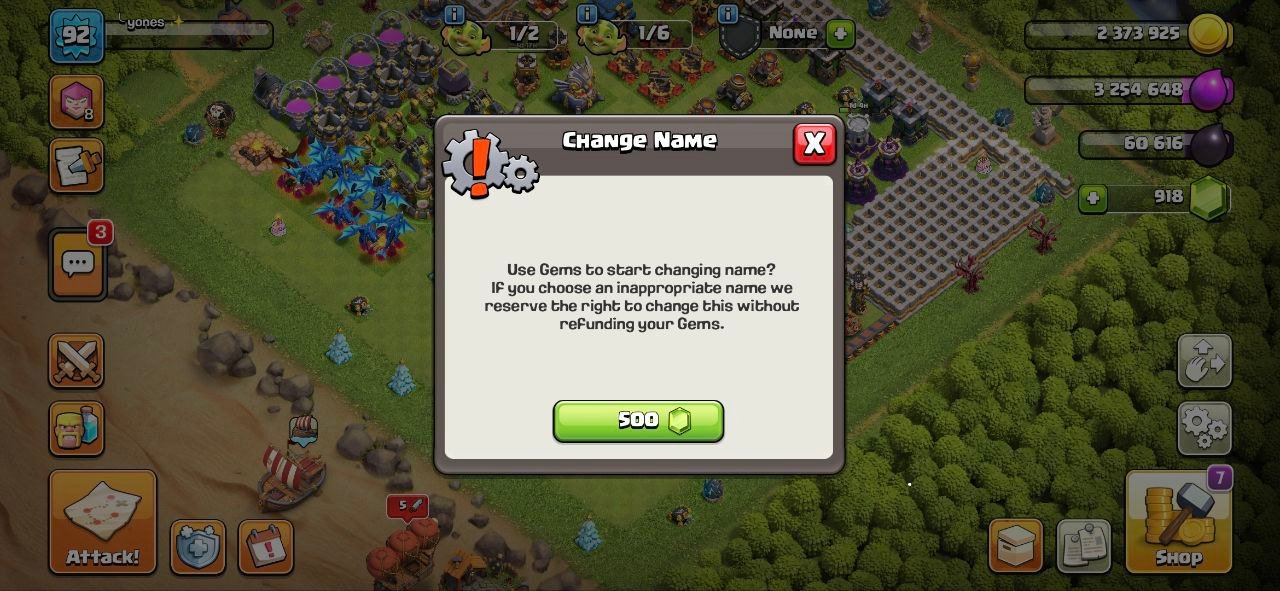Open the events calendar
Screen dimensions: 1280x591
pos(266,547)
